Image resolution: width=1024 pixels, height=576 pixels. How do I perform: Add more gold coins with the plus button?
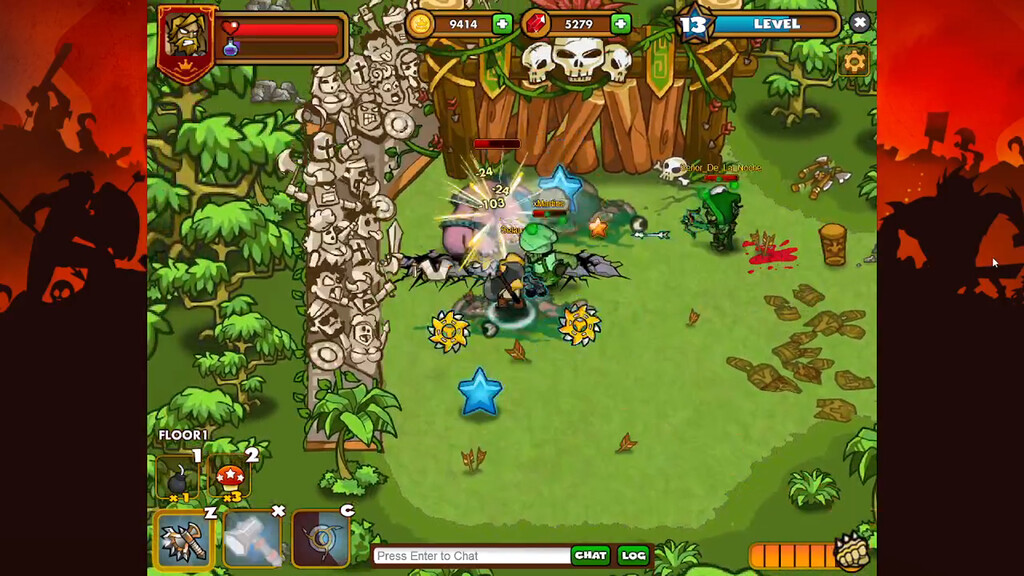click(x=502, y=24)
